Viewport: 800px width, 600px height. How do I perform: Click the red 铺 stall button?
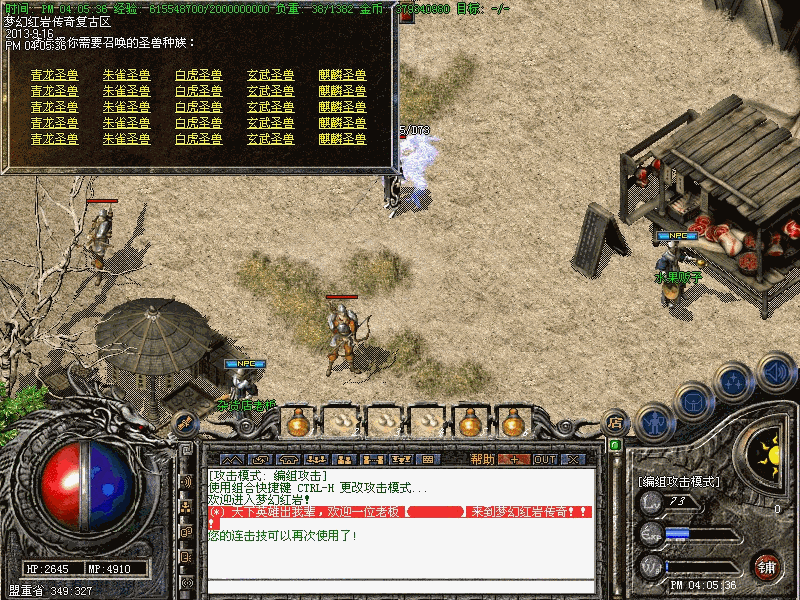tap(767, 566)
